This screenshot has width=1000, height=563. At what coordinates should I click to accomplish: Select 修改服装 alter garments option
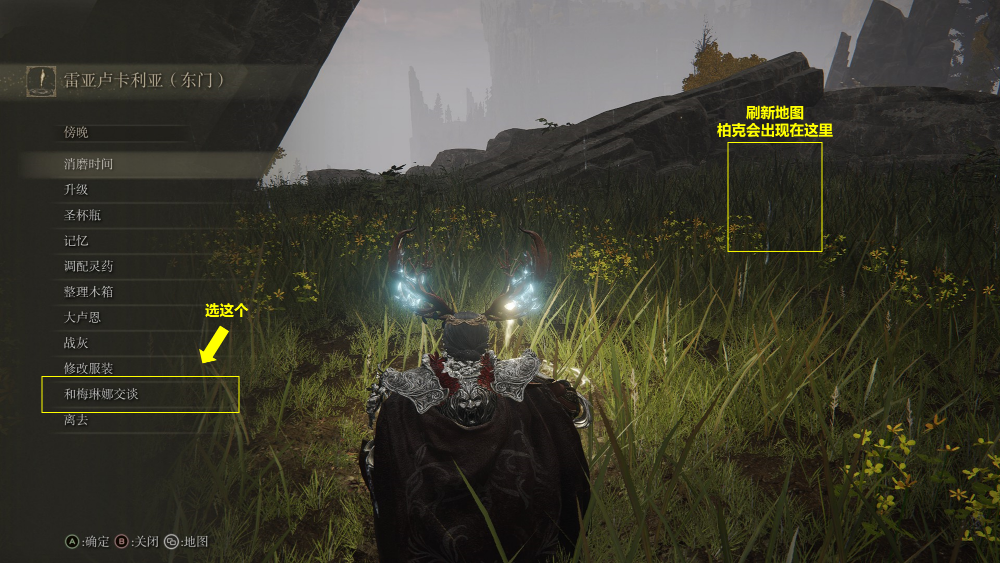point(88,368)
